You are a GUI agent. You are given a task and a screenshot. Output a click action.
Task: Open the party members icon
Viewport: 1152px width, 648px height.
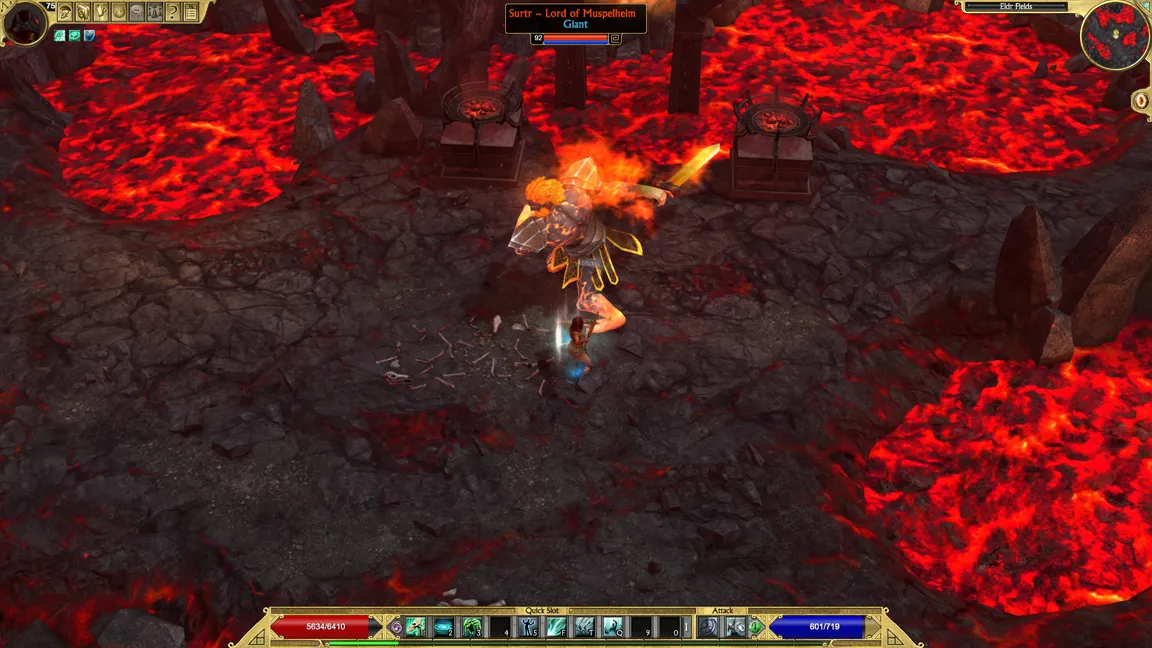pos(155,13)
